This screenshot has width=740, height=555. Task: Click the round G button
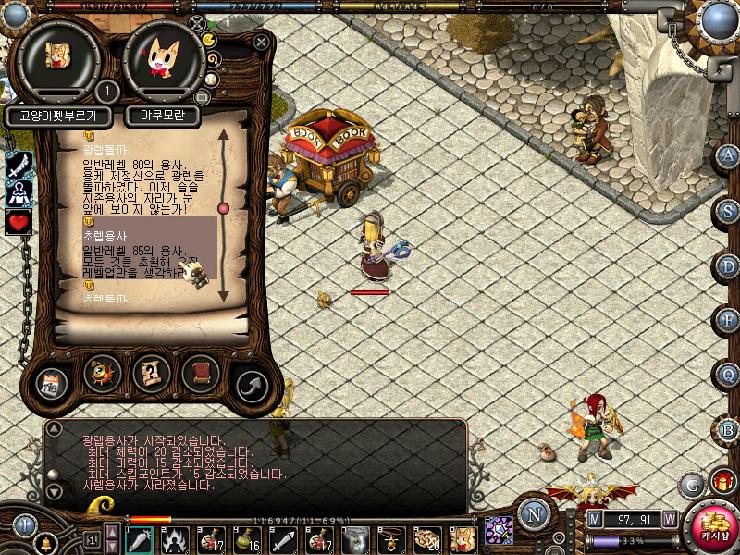(689, 484)
